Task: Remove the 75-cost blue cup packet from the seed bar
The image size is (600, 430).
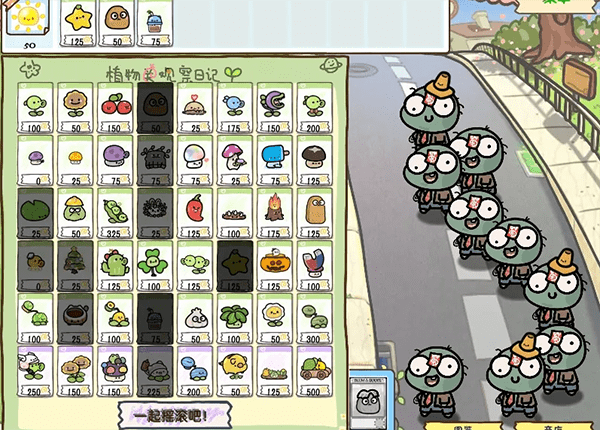Action: (153, 22)
